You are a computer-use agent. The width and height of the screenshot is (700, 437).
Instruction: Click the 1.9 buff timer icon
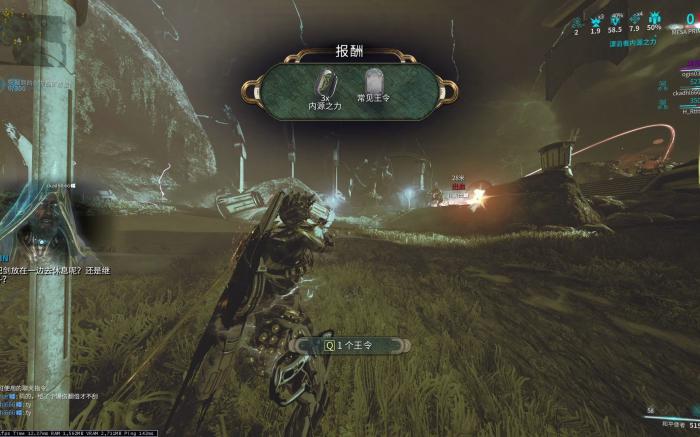point(595,20)
